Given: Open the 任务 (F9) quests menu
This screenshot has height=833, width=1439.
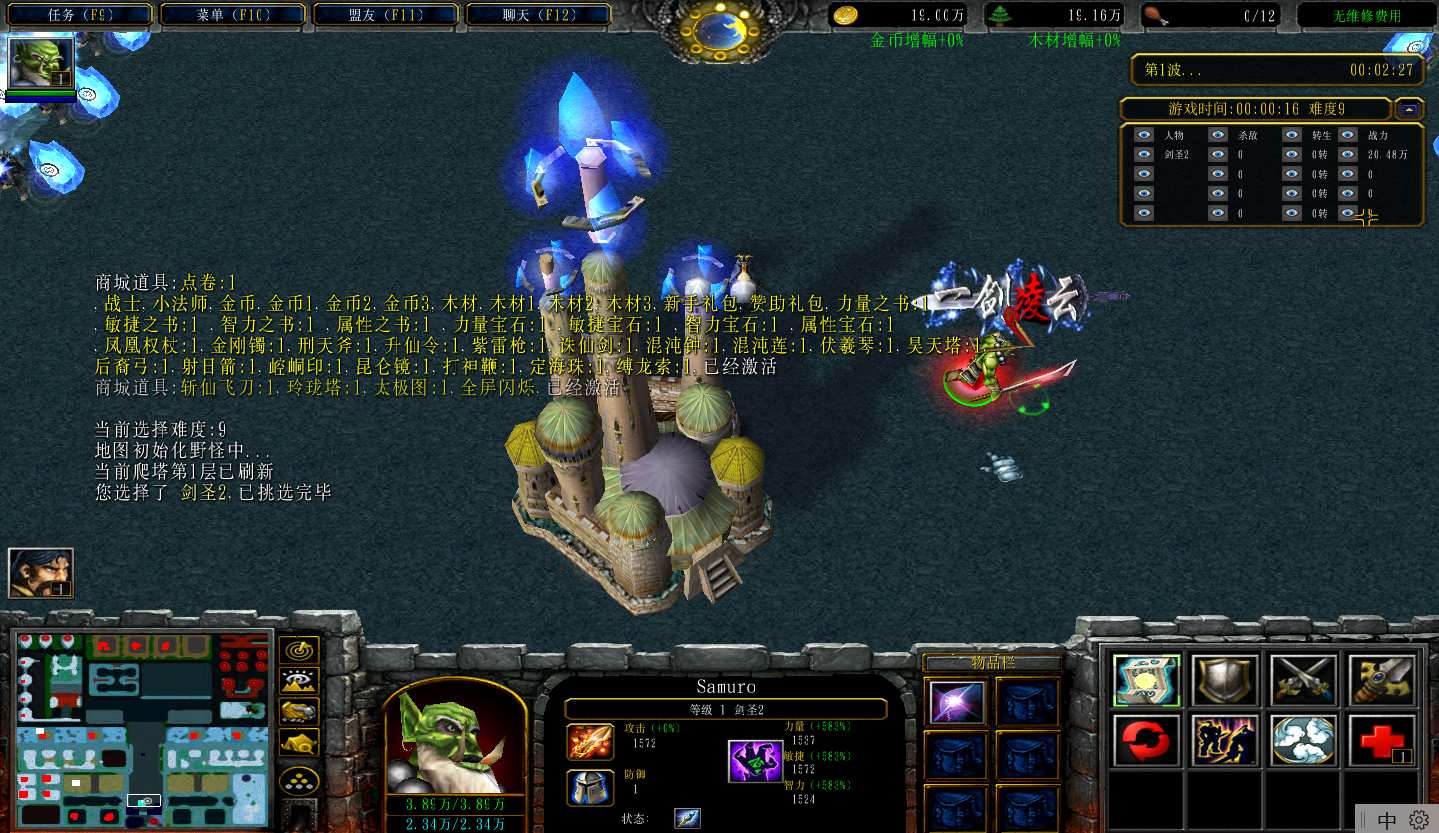Looking at the screenshot, I should click(x=79, y=15).
